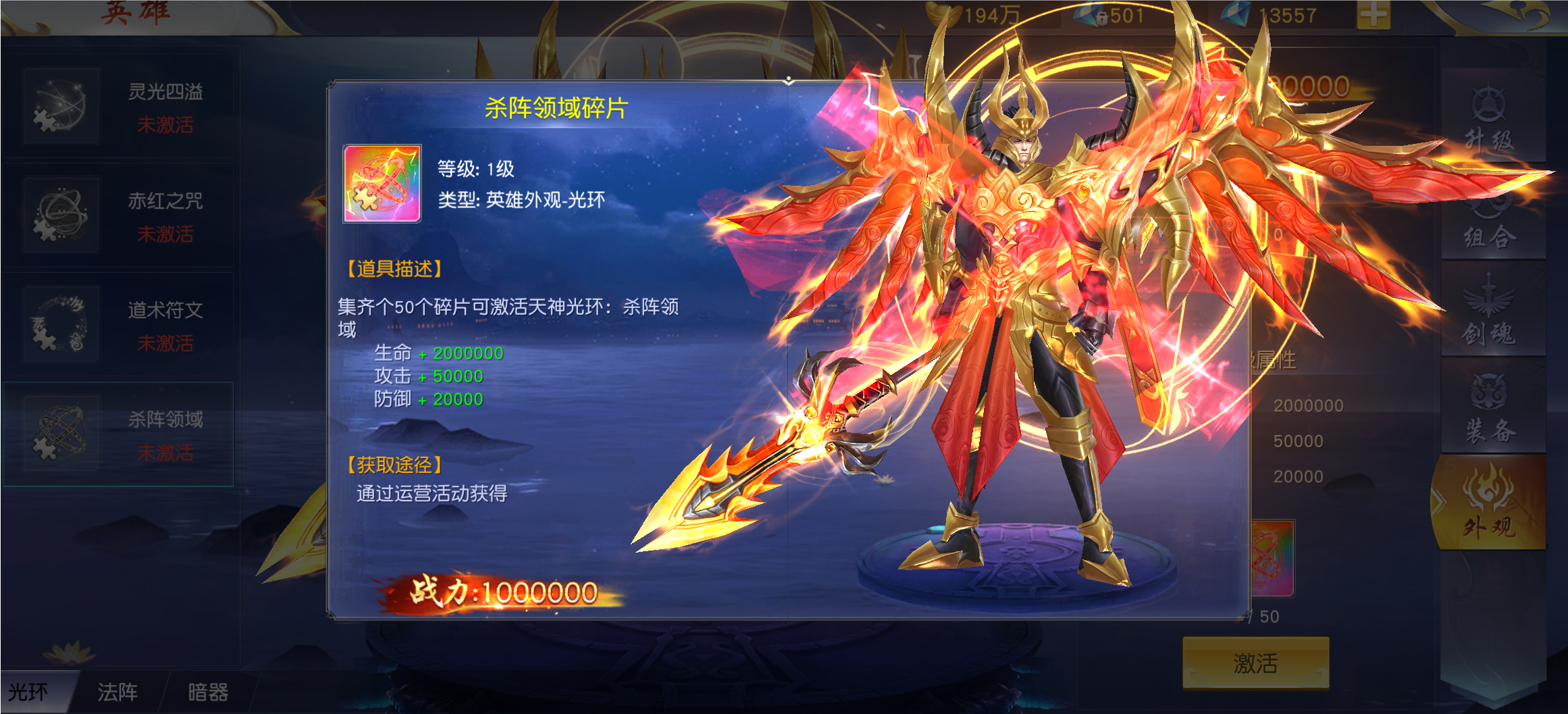This screenshot has width=1568, height=714.
Task: Select the 灵光四溢 halo entry
Action: point(118,106)
